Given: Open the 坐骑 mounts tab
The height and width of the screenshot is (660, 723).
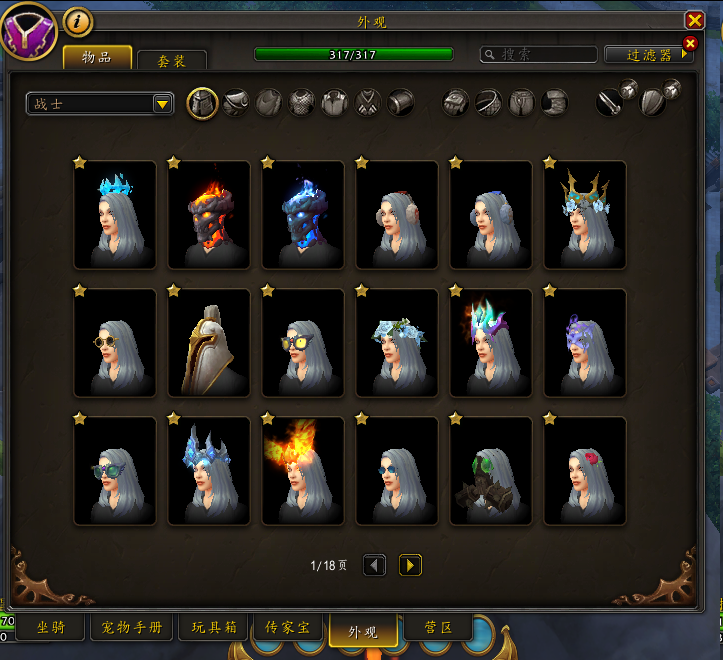Looking at the screenshot, I should click(51, 628).
